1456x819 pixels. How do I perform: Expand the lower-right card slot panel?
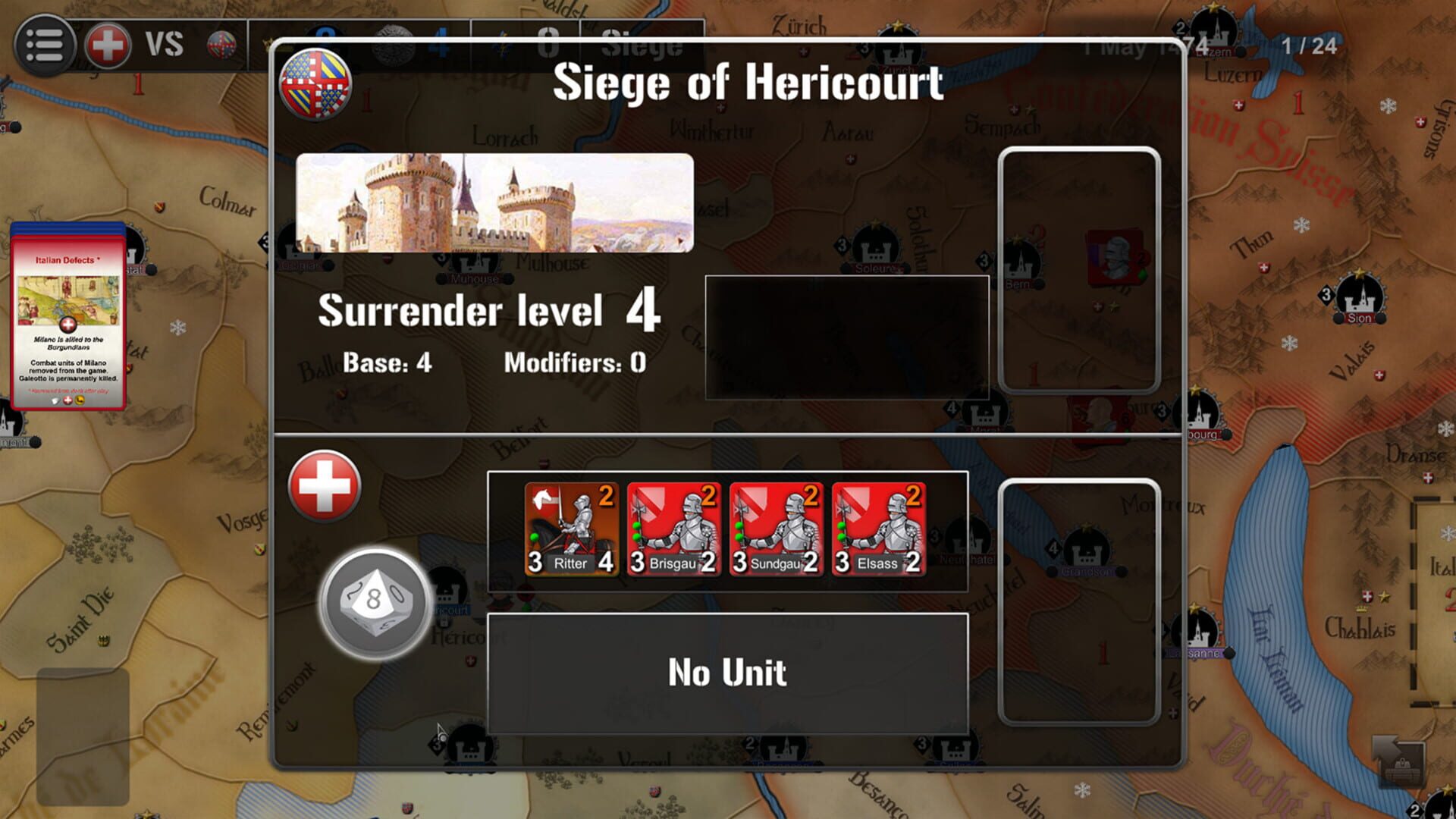click(1078, 599)
